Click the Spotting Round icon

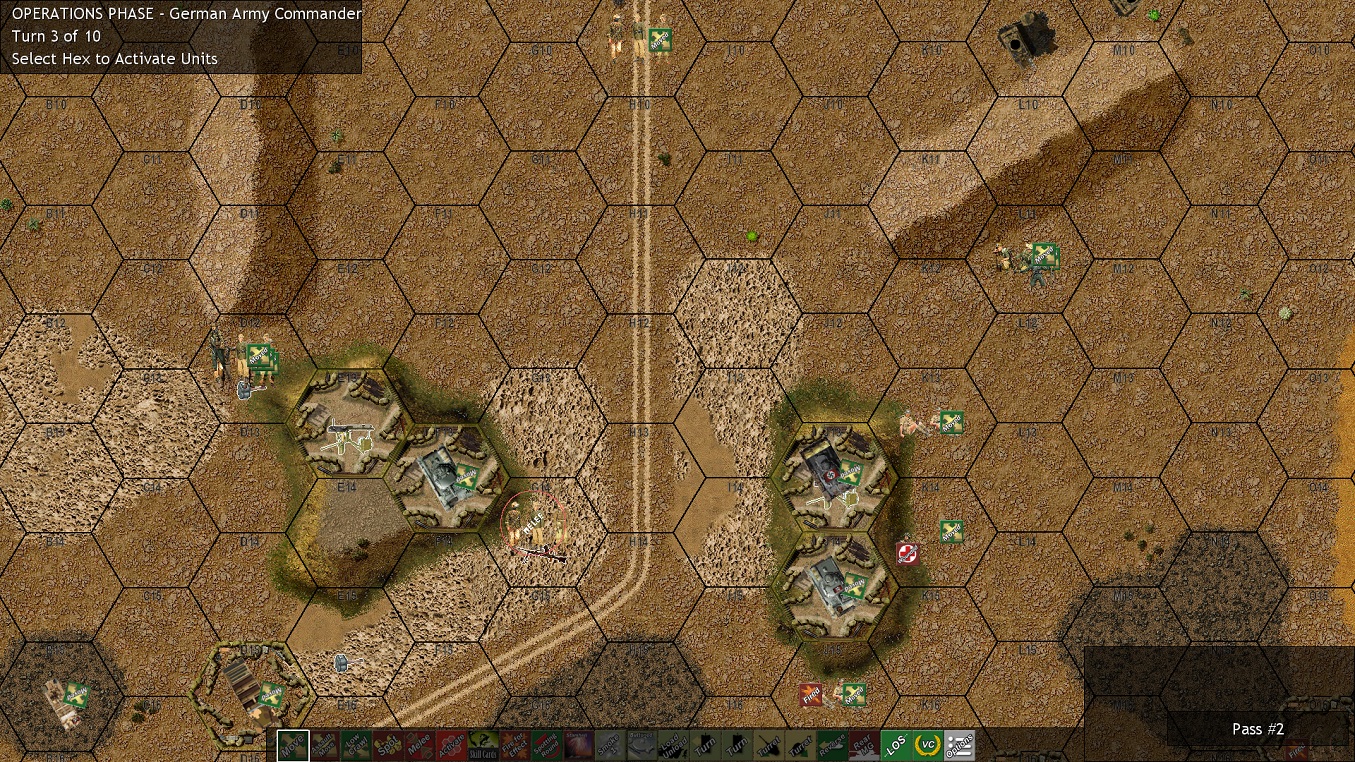pos(545,745)
